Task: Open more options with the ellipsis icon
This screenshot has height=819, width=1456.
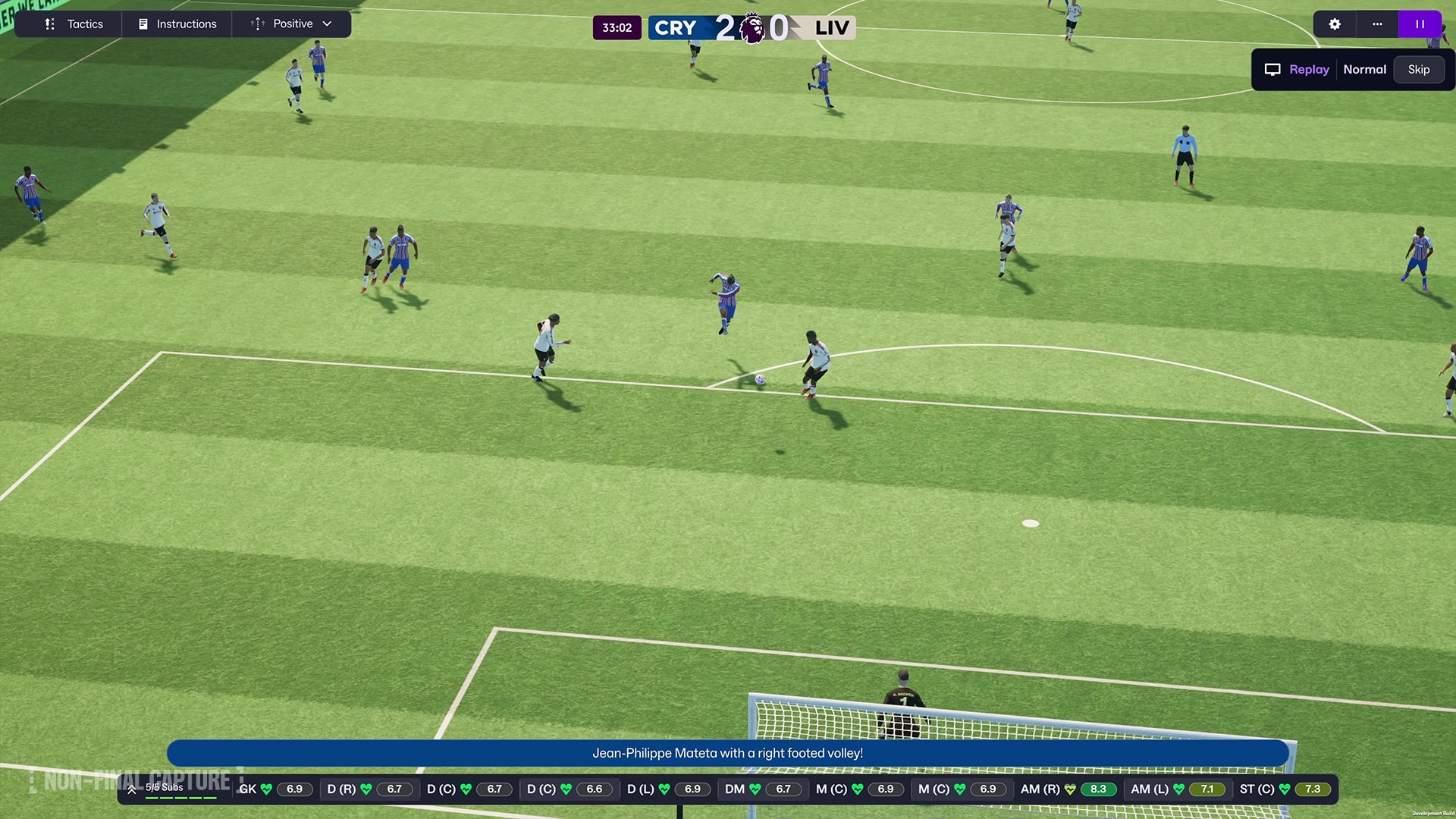Action: click(1376, 24)
